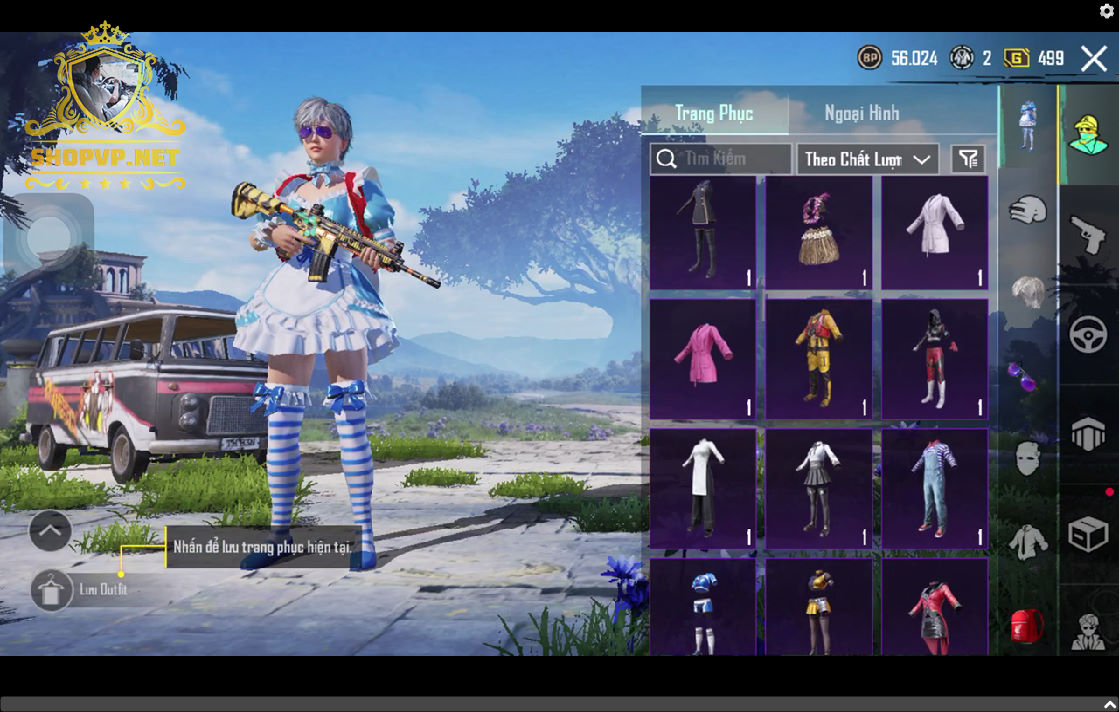Save outfit with Lưu Outfit button
Image resolution: width=1119 pixels, height=712 pixels.
(52, 590)
